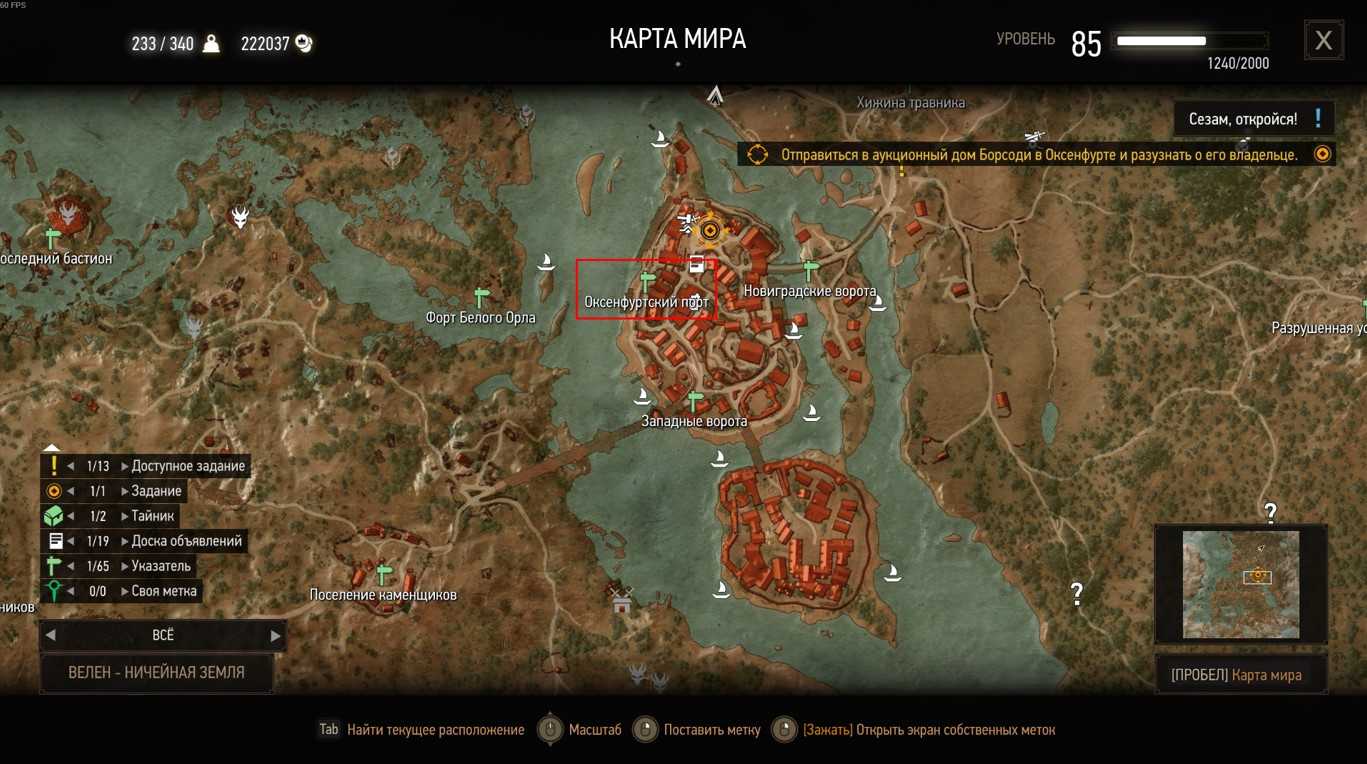Select the Оксенфуртский порт signpost marker
Image resolution: width=1367 pixels, height=764 pixels.
tap(647, 282)
